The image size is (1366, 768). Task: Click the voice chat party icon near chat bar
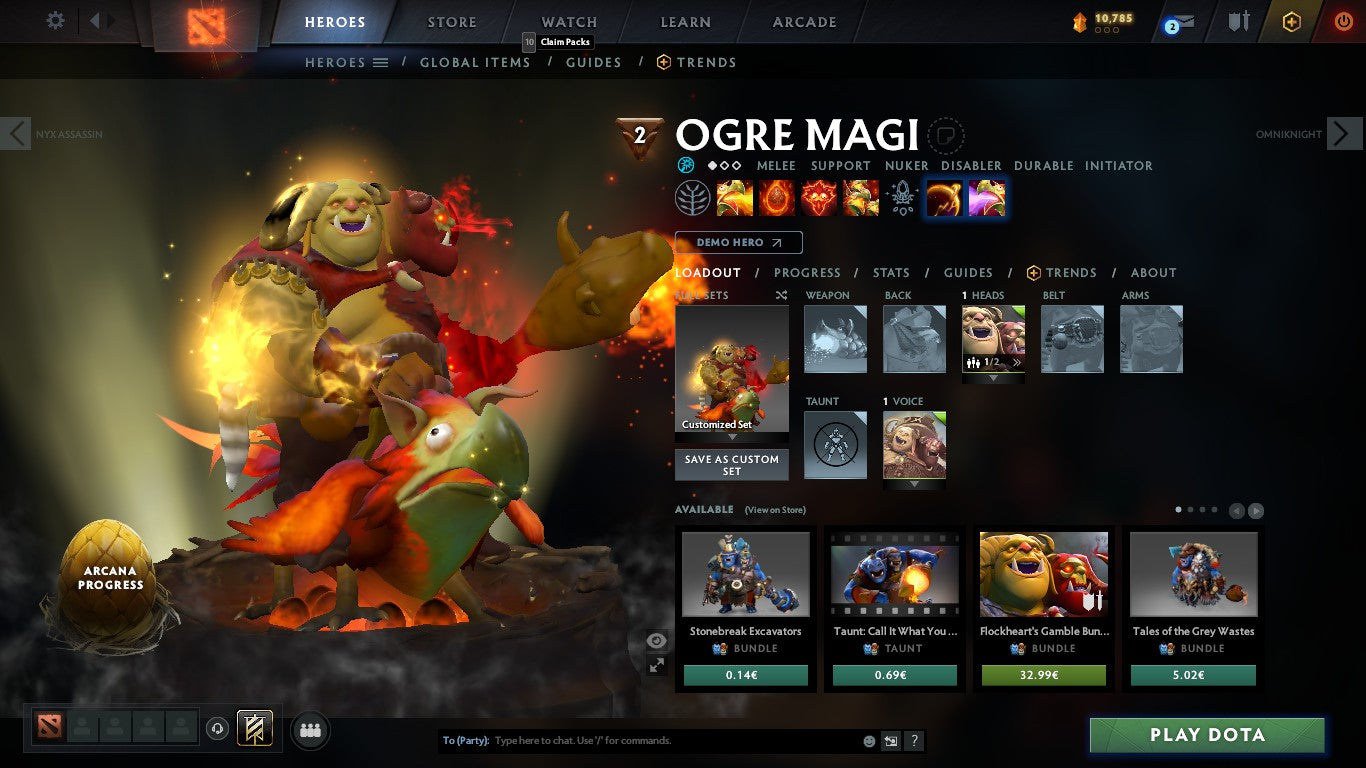310,730
